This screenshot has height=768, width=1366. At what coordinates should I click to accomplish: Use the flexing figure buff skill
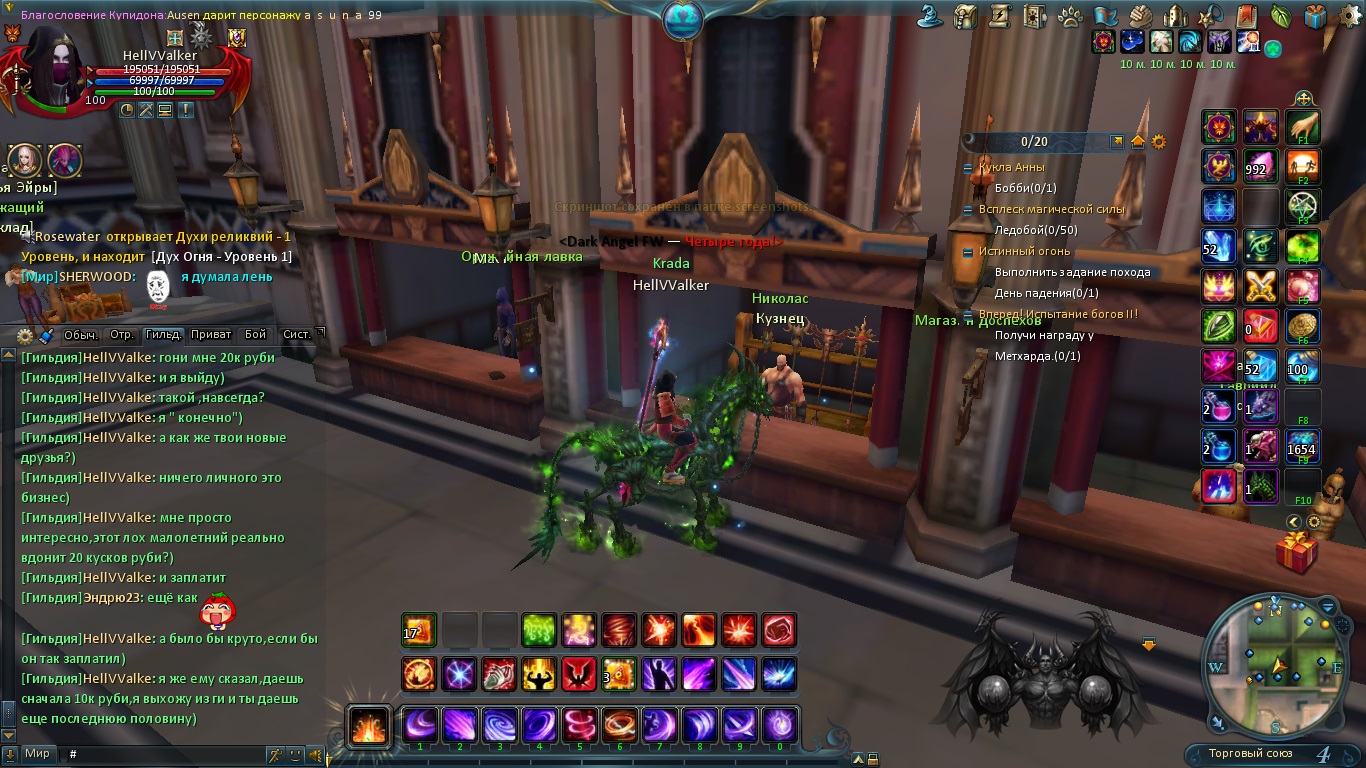[x=539, y=674]
